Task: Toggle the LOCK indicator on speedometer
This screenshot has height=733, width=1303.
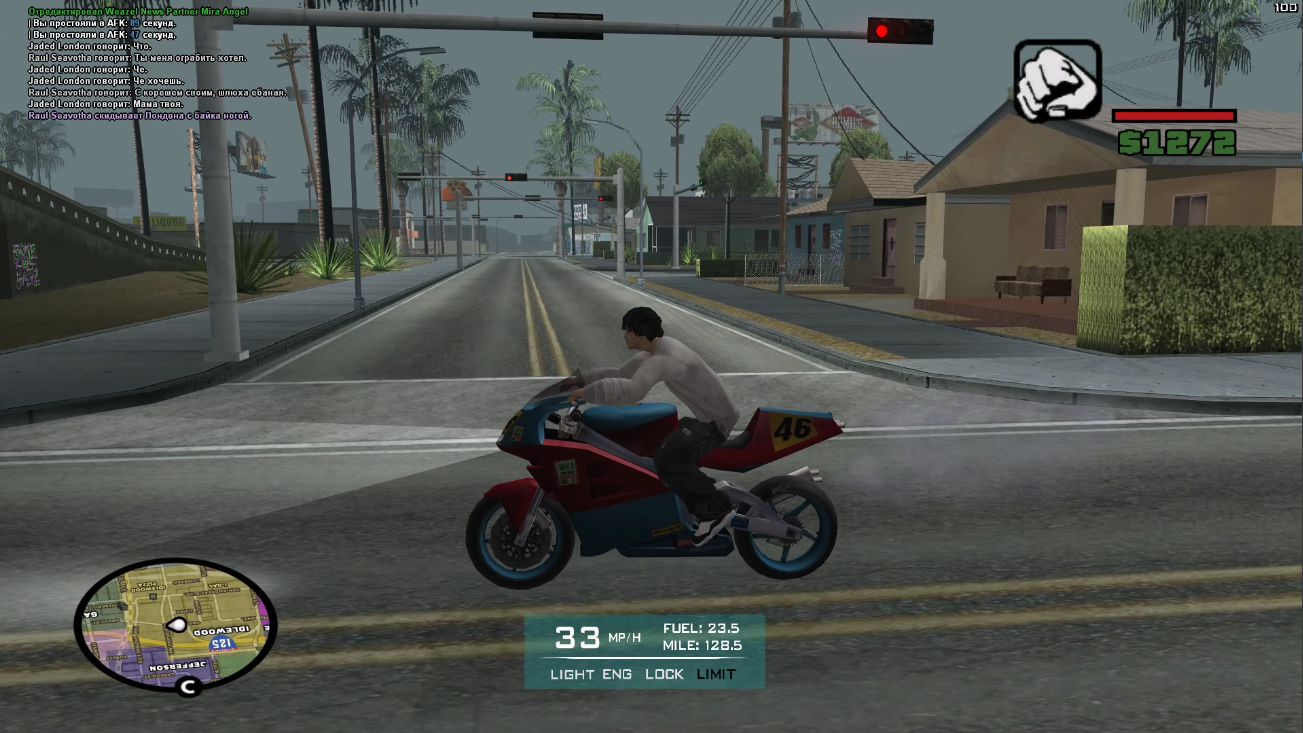Action: [x=664, y=674]
